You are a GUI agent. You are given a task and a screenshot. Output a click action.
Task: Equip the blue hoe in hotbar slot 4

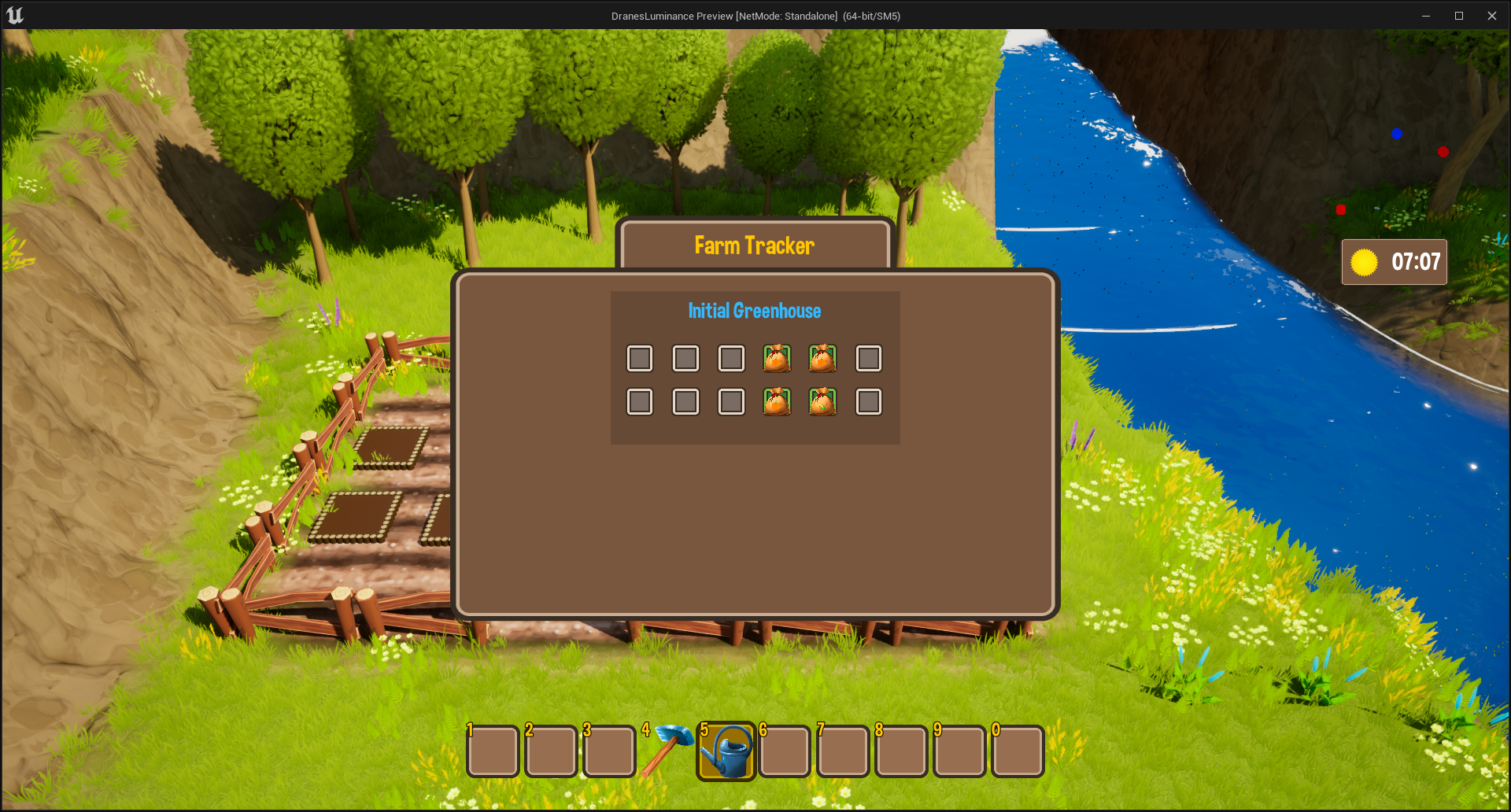point(667,750)
